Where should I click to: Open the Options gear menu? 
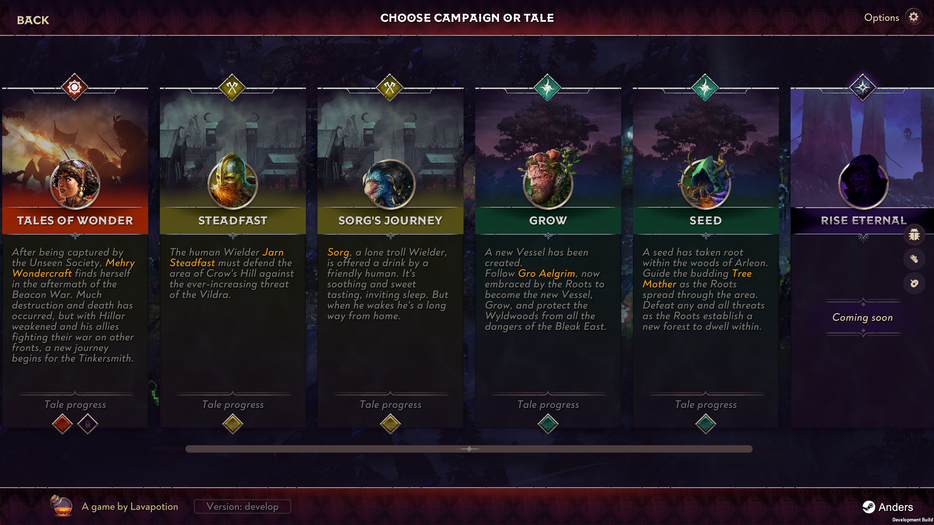(912, 17)
